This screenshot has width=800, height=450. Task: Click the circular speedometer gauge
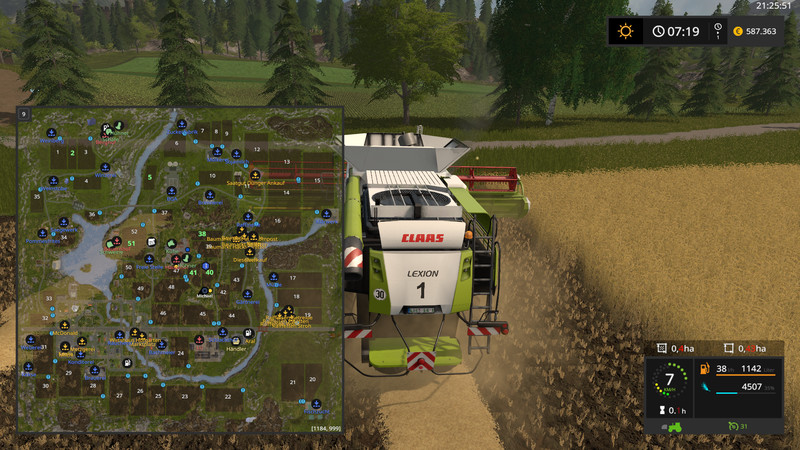pos(669,379)
